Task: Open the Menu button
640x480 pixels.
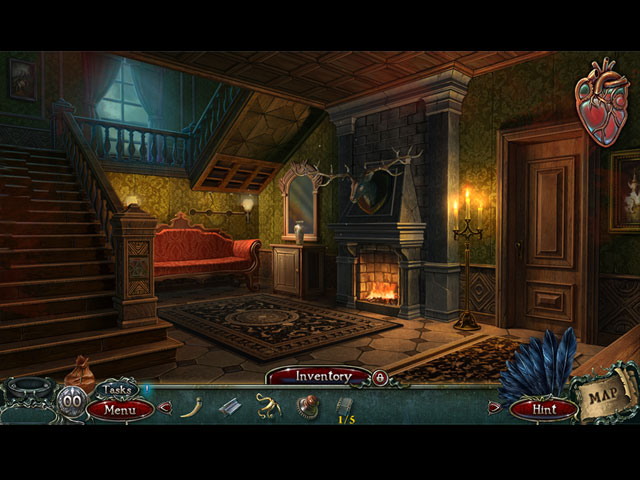Action: point(120,409)
